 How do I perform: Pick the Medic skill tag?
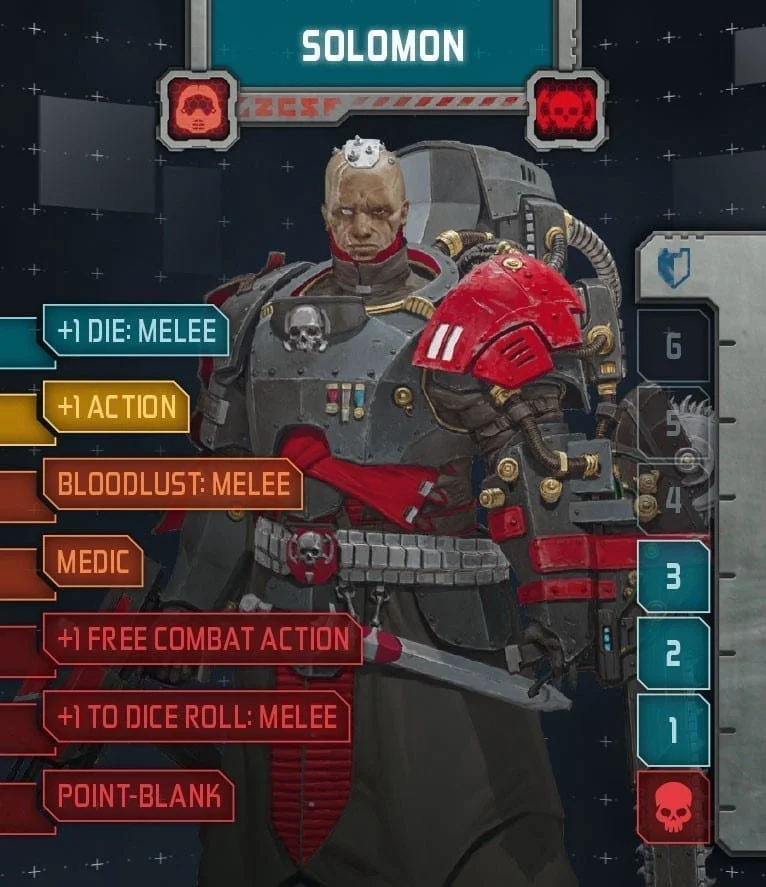click(93, 563)
